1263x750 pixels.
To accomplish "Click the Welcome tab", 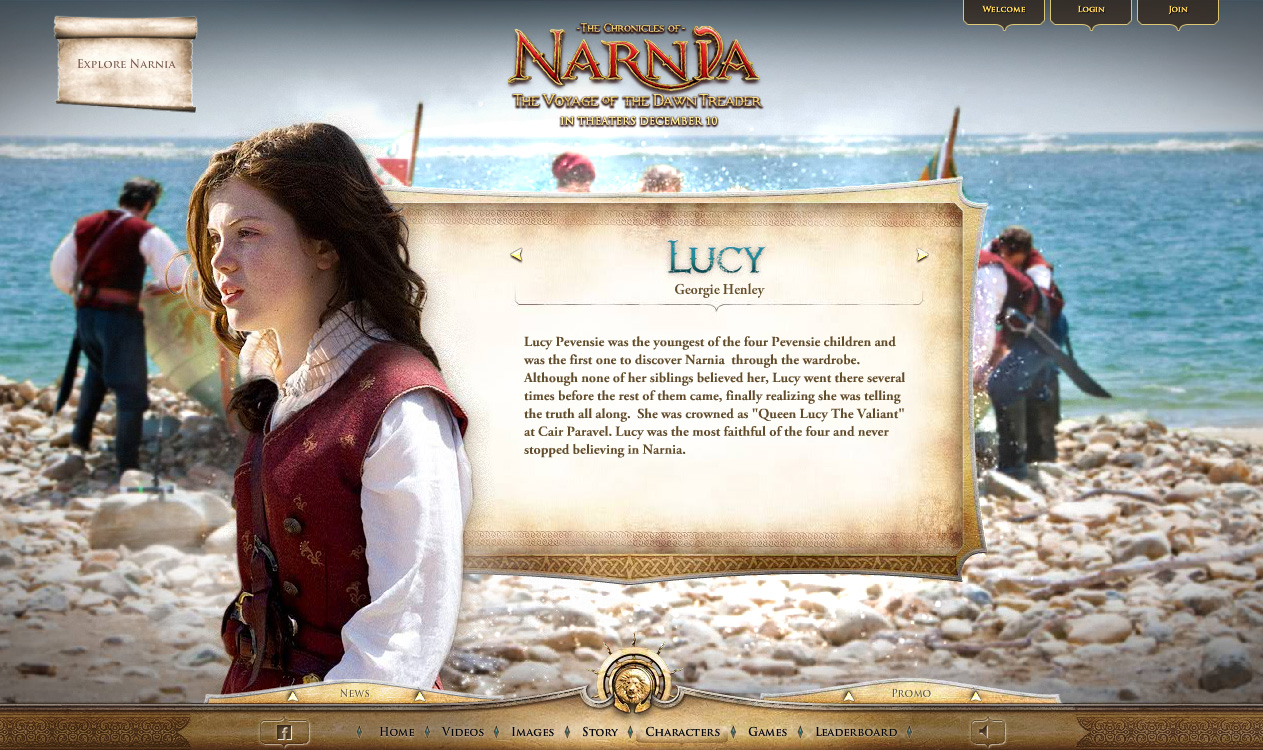I will pyautogui.click(x=1003, y=10).
